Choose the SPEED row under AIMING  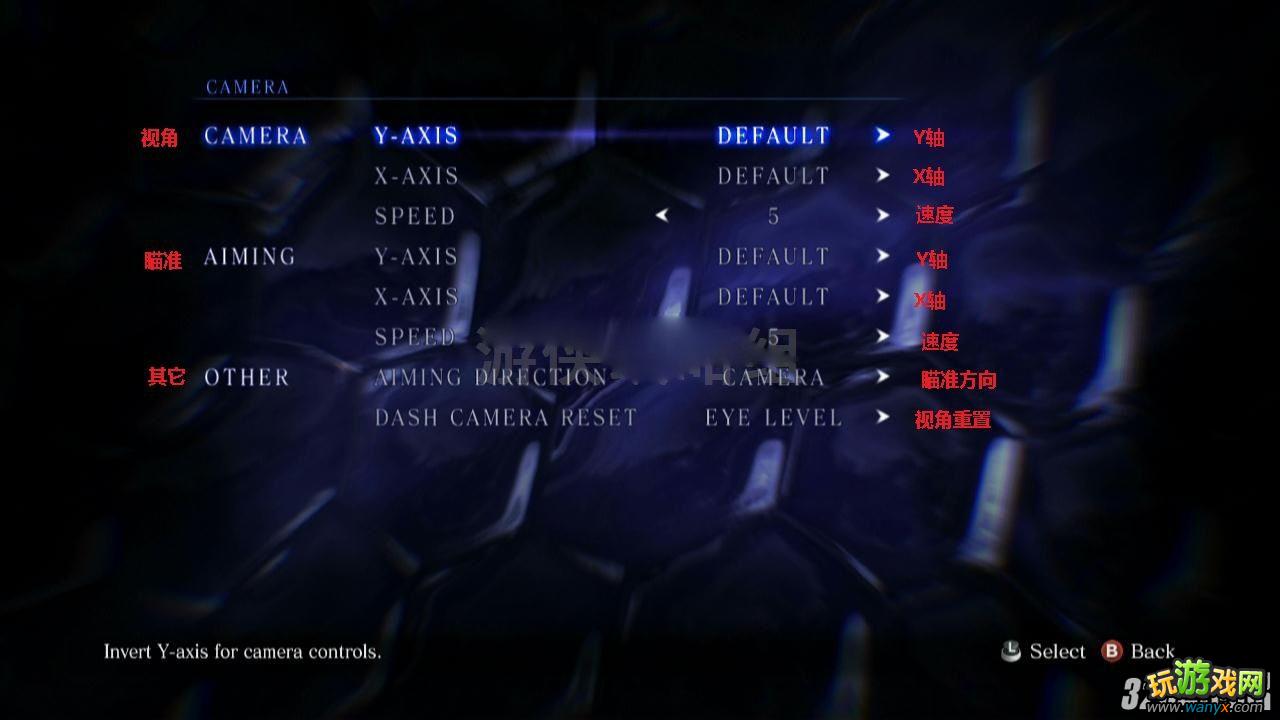tap(415, 337)
